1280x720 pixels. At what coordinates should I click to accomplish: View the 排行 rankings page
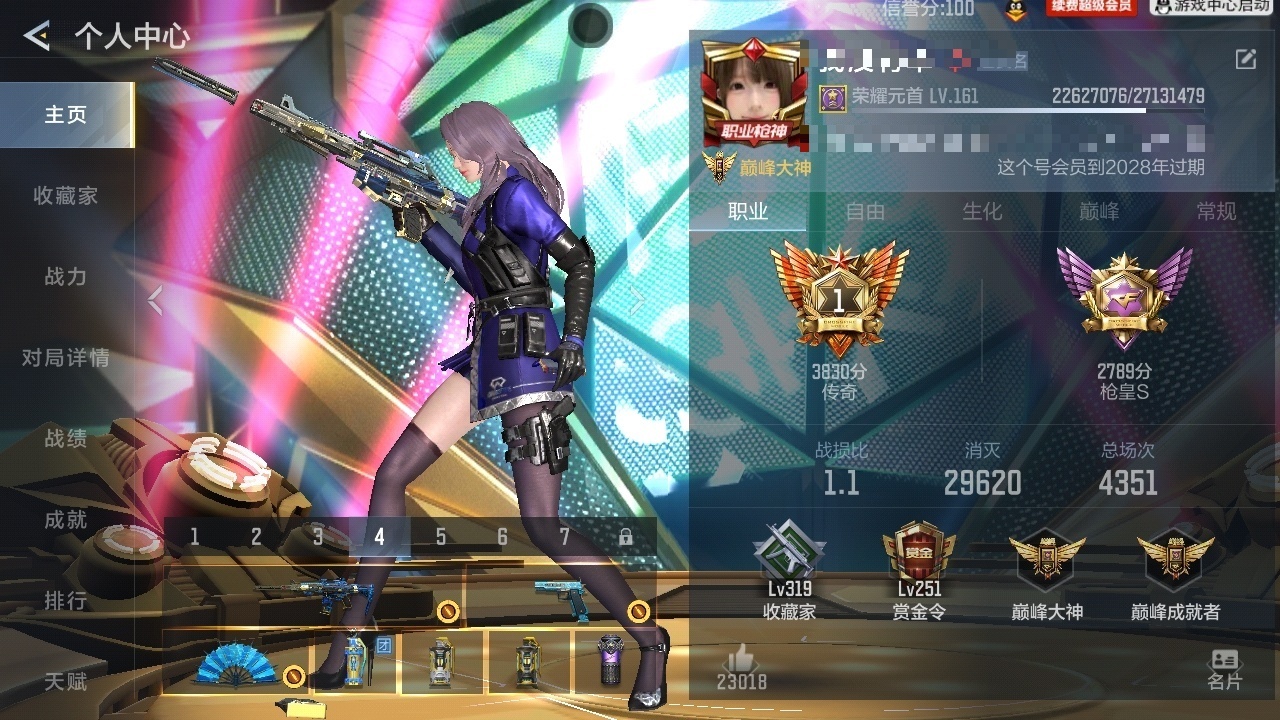66,601
